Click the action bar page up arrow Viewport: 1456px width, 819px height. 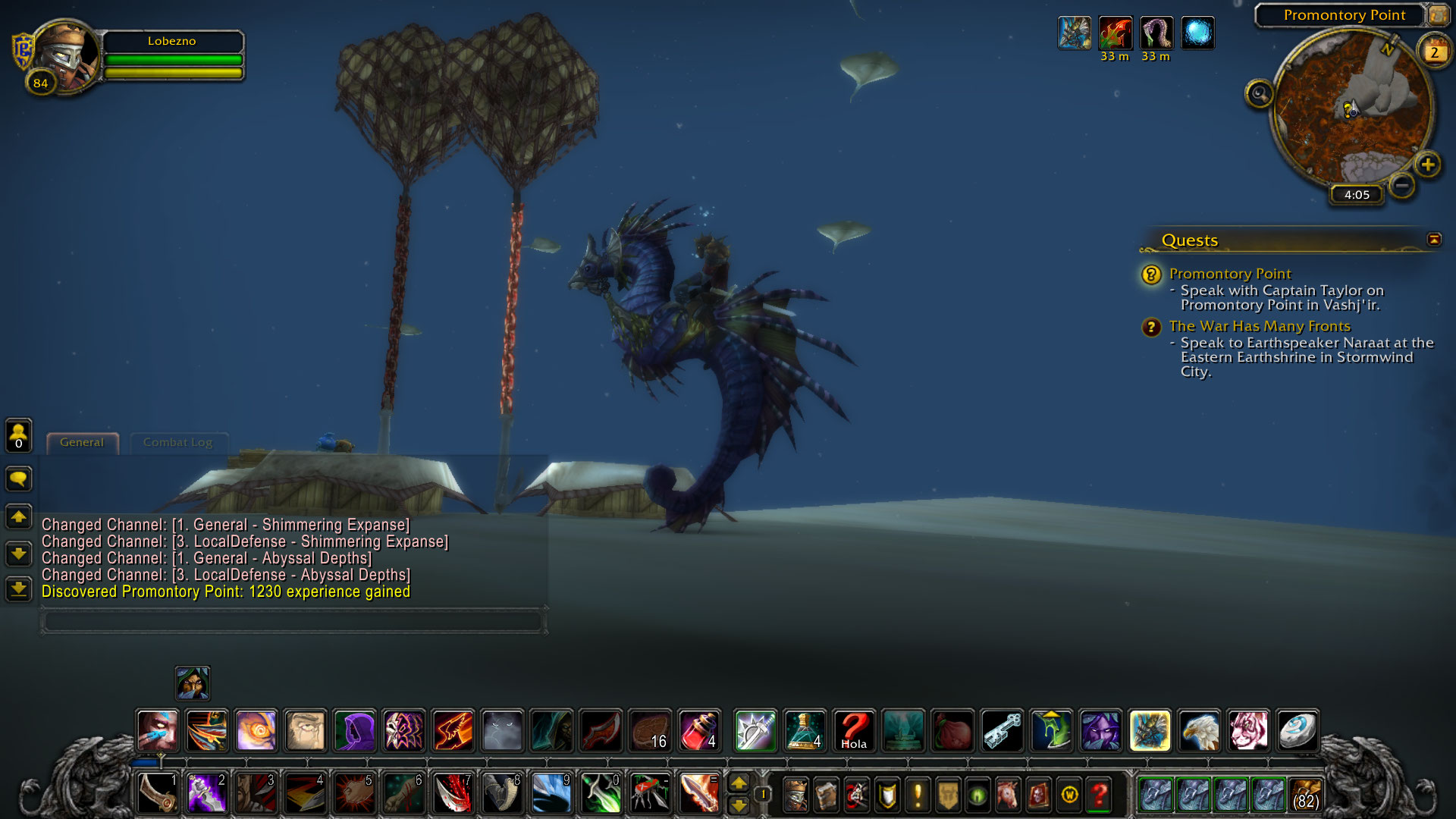point(739,783)
